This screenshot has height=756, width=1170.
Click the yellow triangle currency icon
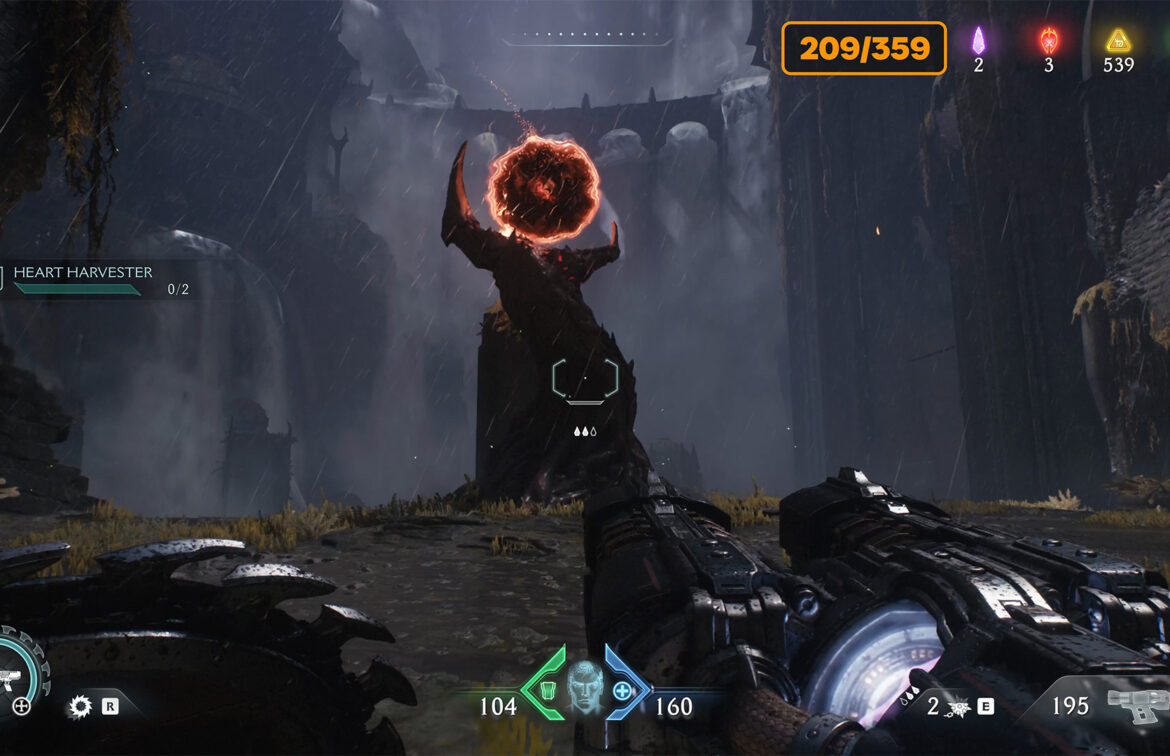(x=1117, y=41)
